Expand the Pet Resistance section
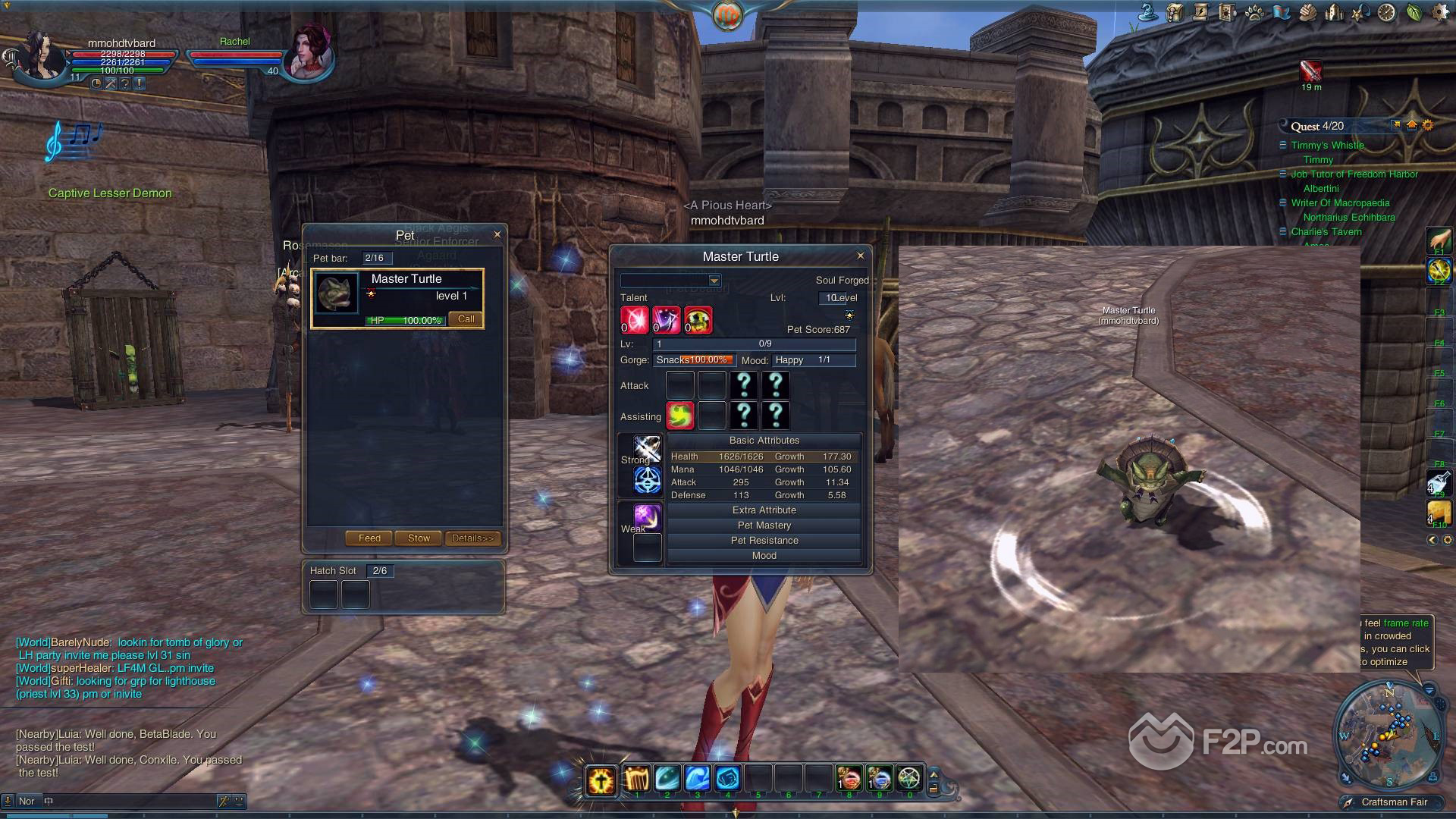The image size is (1456, 819). point(764,541)
